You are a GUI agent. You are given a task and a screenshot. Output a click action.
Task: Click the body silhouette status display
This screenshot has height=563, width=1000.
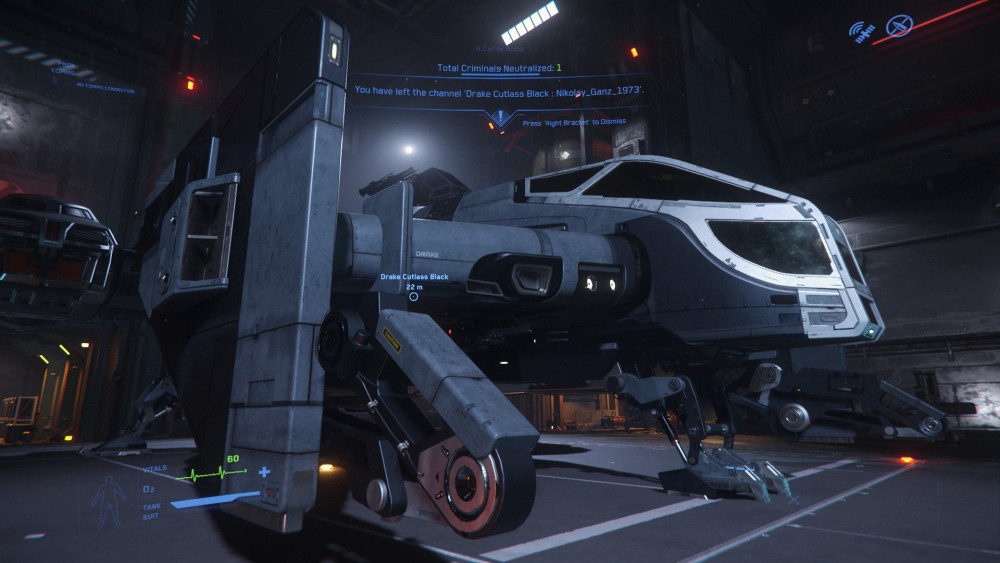pyautogui.click(x=108, y=499)
